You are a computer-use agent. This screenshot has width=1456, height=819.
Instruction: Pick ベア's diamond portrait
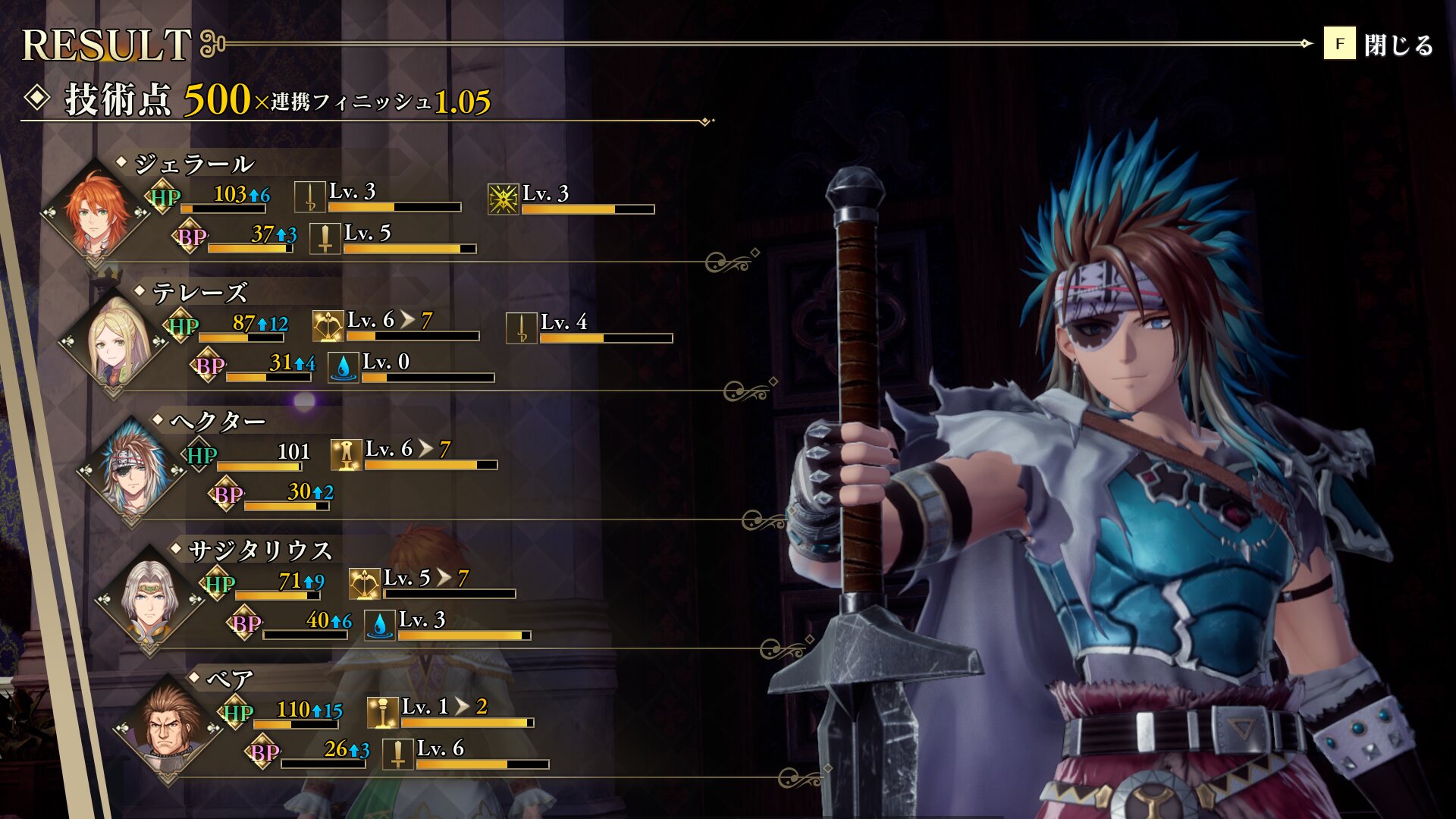click(x=168, y=728)
